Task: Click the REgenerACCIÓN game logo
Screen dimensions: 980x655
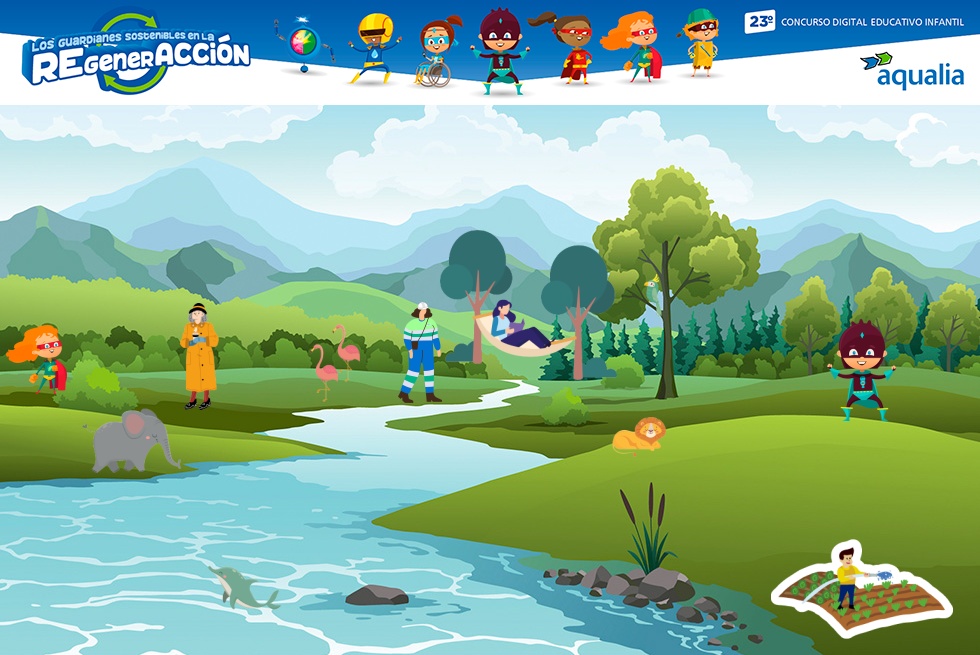Action: pos(136,53)
